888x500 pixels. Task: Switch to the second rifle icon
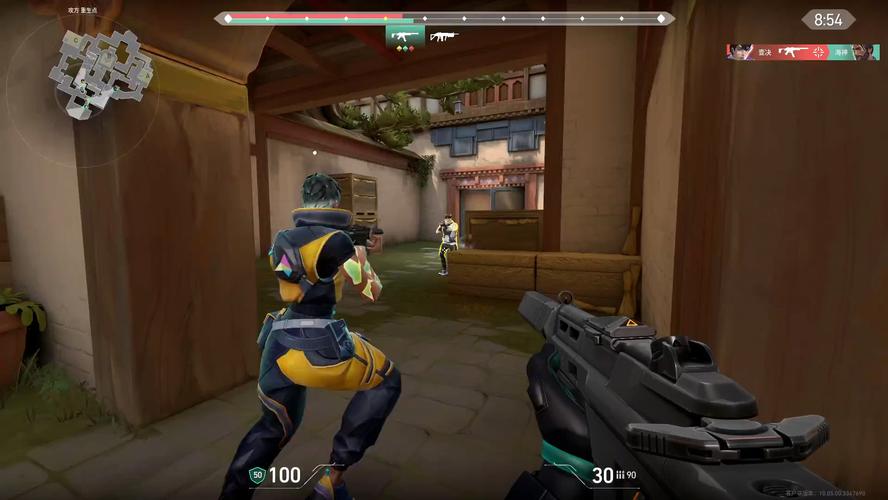pyautogui.click(x=443, y=37)
